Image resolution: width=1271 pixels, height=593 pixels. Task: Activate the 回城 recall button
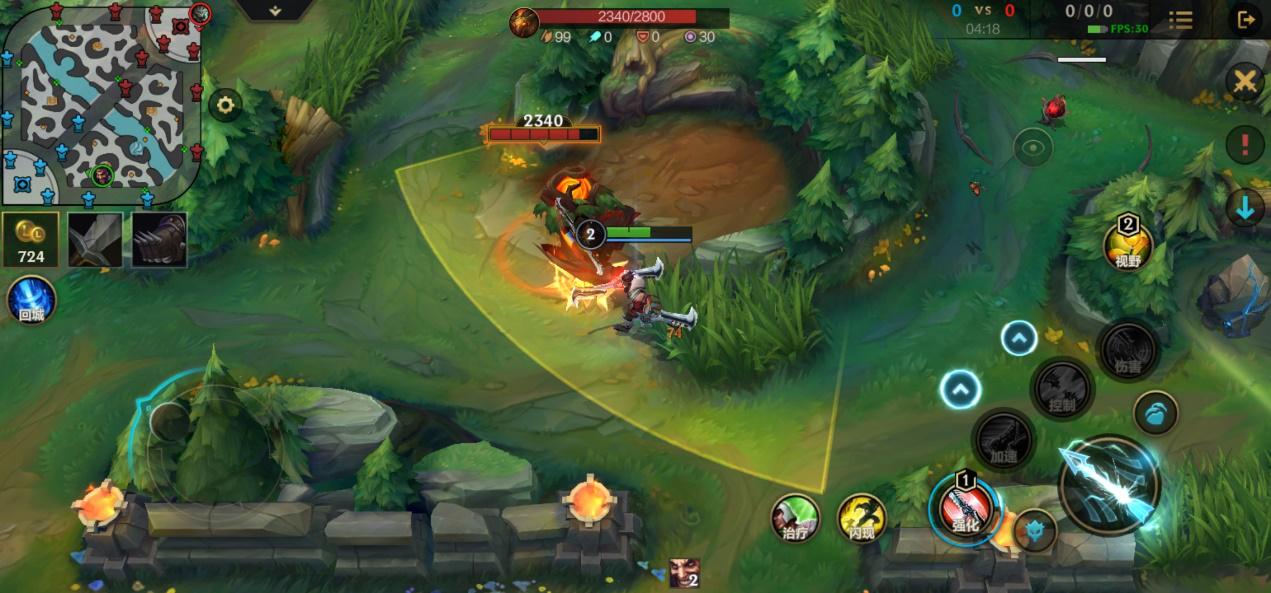31,300
